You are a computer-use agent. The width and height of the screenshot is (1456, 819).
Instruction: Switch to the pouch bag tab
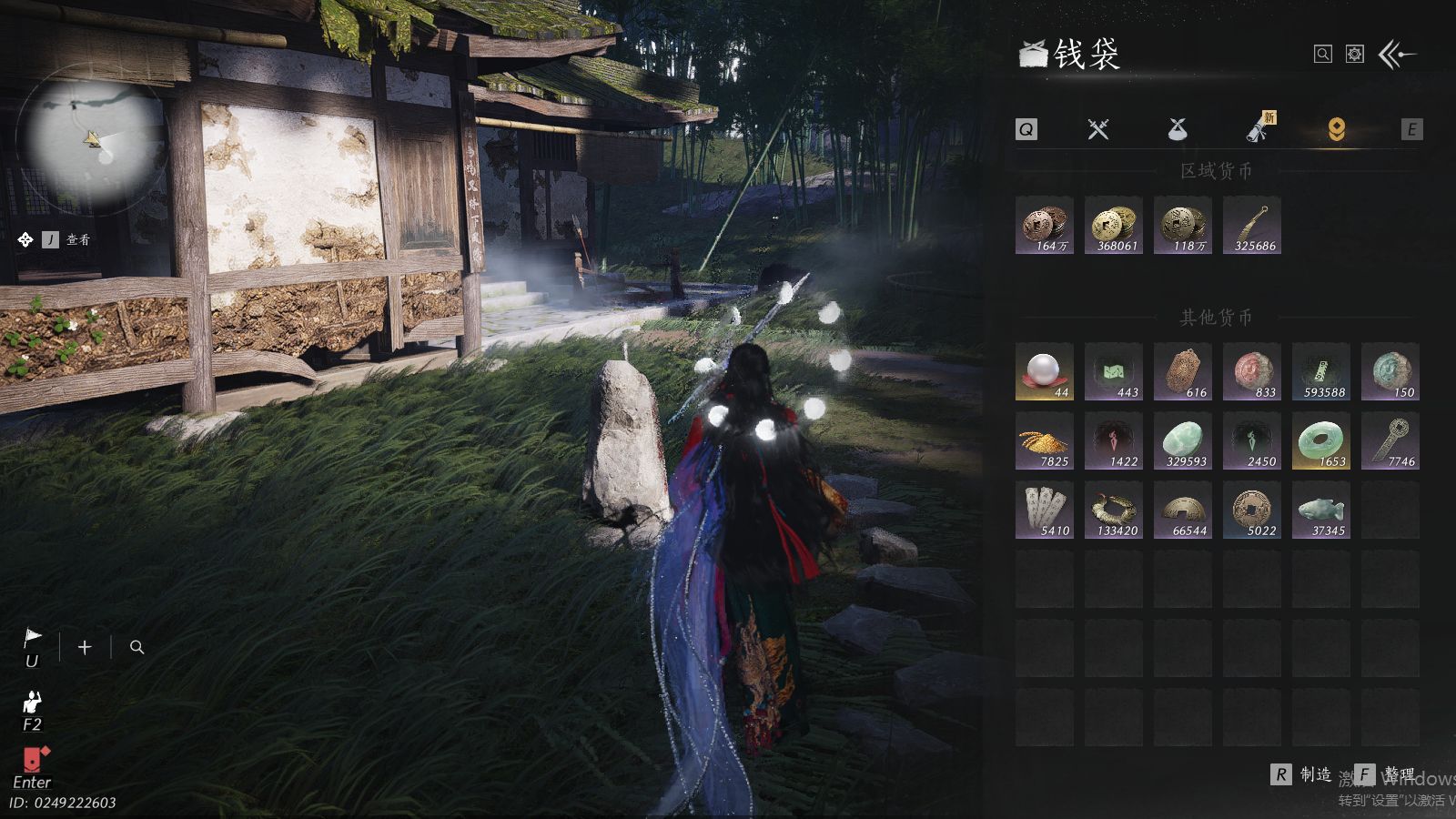tap(1178, 129)
